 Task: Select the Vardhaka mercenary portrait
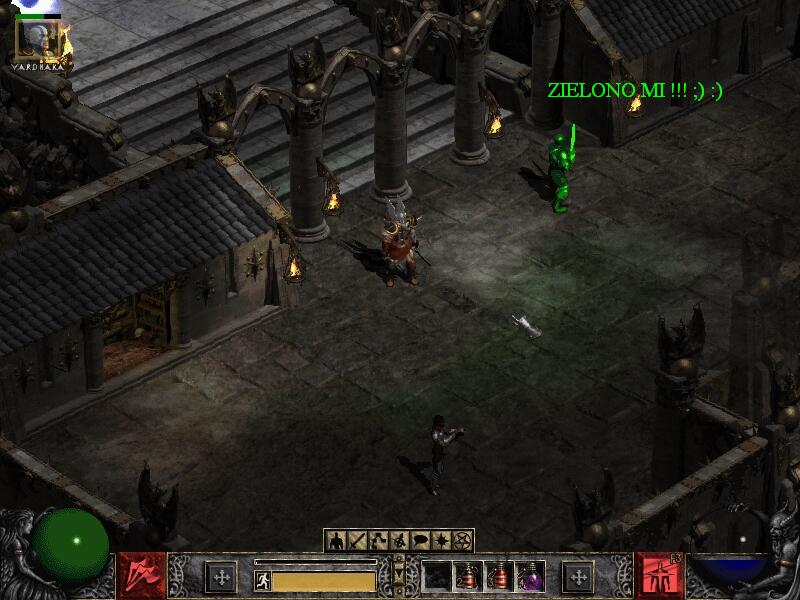pos(37,38)
